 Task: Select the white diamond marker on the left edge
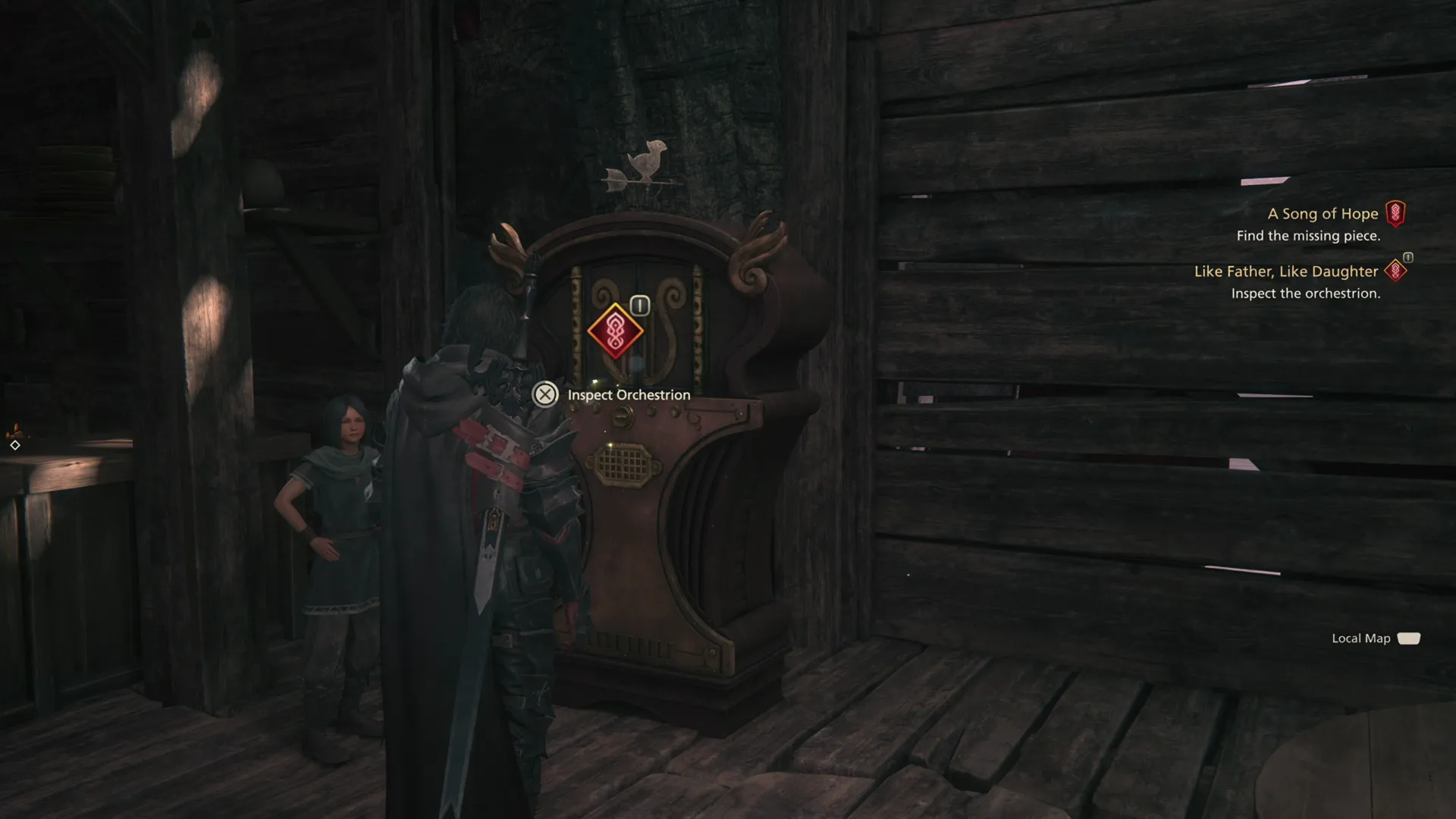tap(15, 444)
